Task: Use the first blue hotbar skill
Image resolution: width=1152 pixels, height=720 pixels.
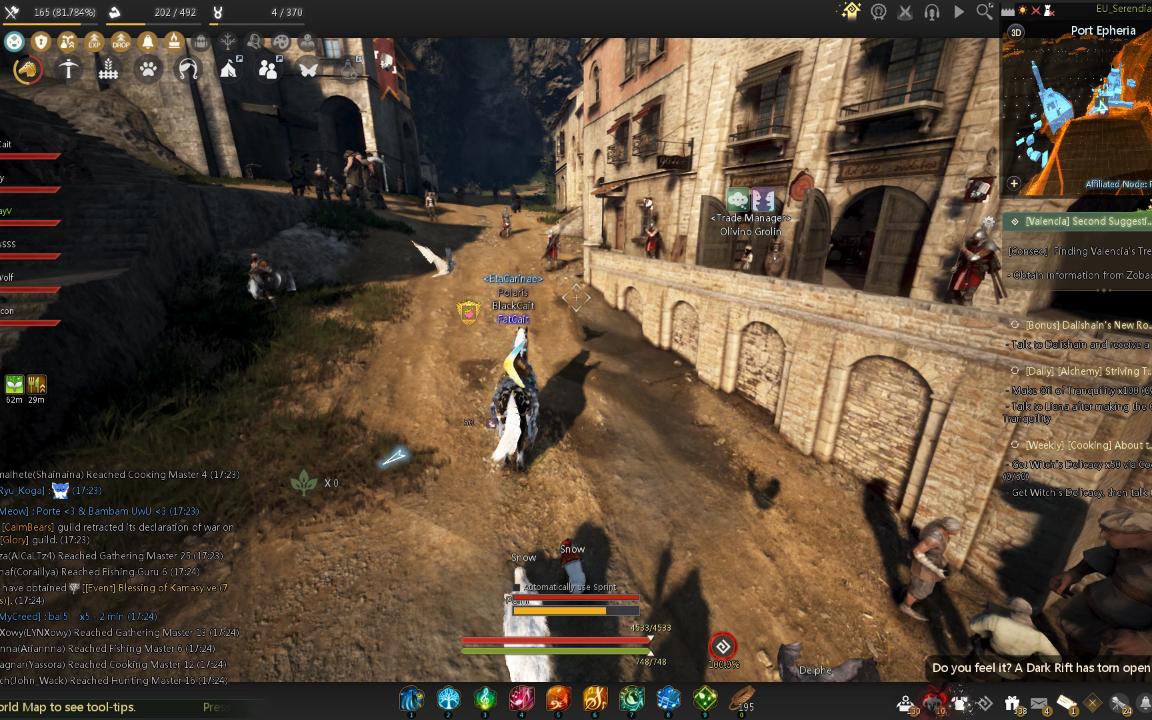Action: click(x=411, y=698)
